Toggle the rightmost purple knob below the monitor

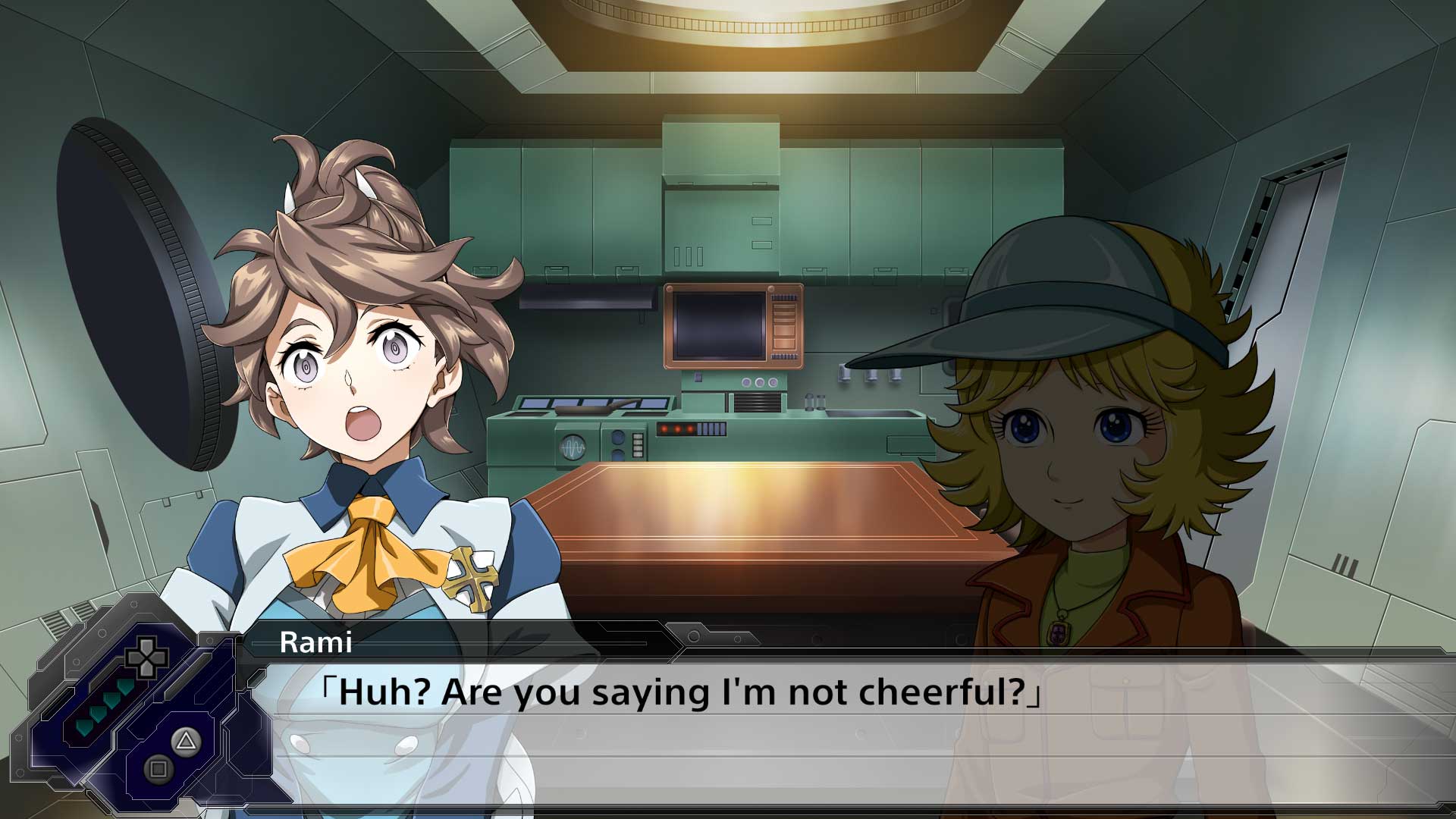click(773, 383)
